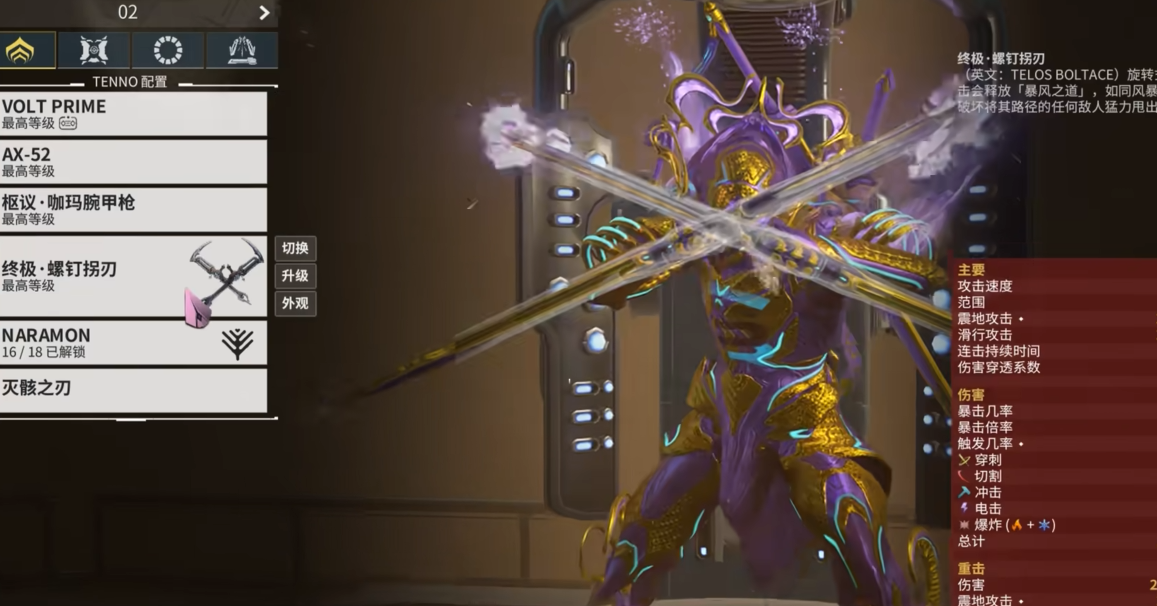The image size is (1157, 606).
Task: Open the 升级 (upgrade) button
Action: pyautogui.click(x=295, y=276)
